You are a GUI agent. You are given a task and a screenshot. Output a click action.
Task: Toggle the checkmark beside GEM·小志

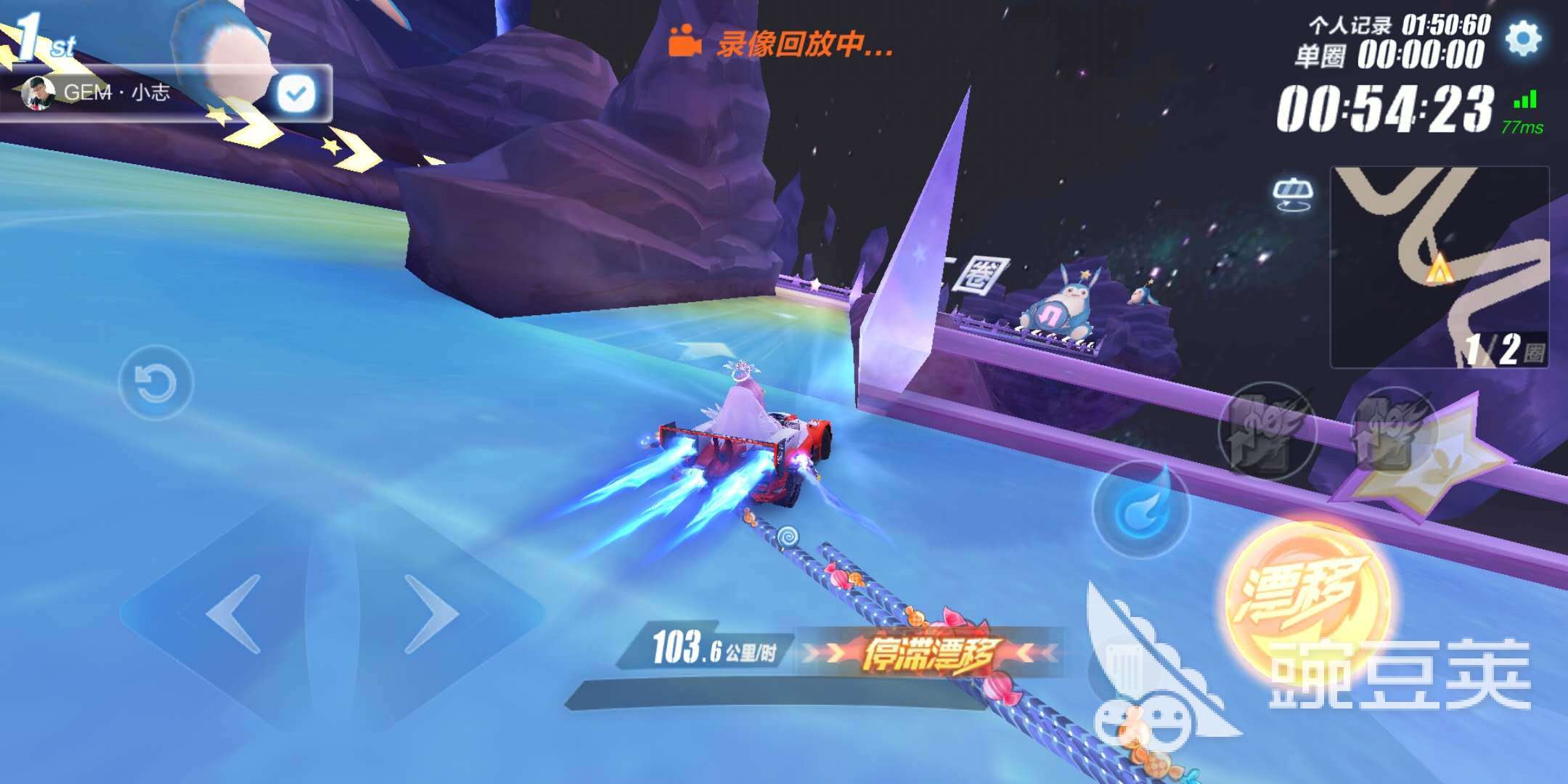click(293, 91)
